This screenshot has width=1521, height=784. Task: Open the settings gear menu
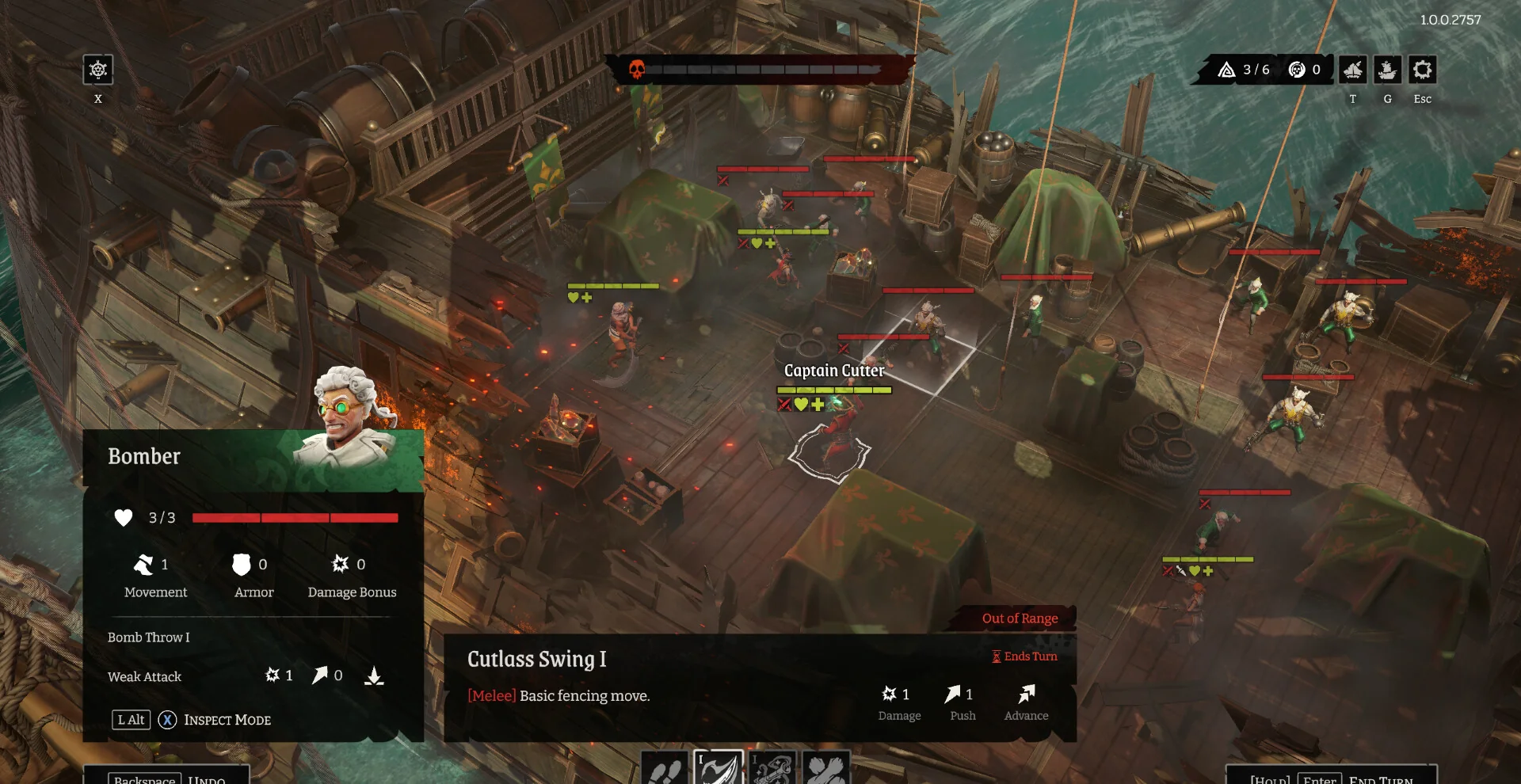pyautogui.click(x=1422, y=70)
